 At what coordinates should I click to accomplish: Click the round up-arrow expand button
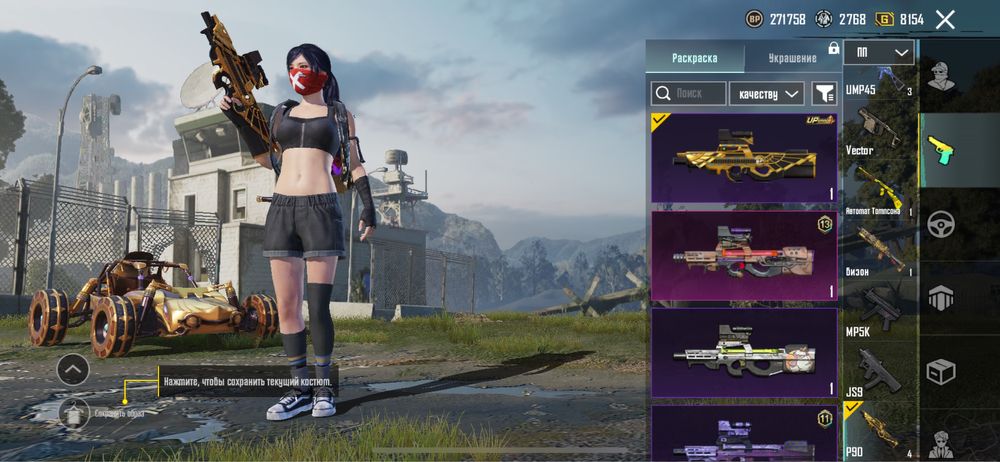[73, 370]
